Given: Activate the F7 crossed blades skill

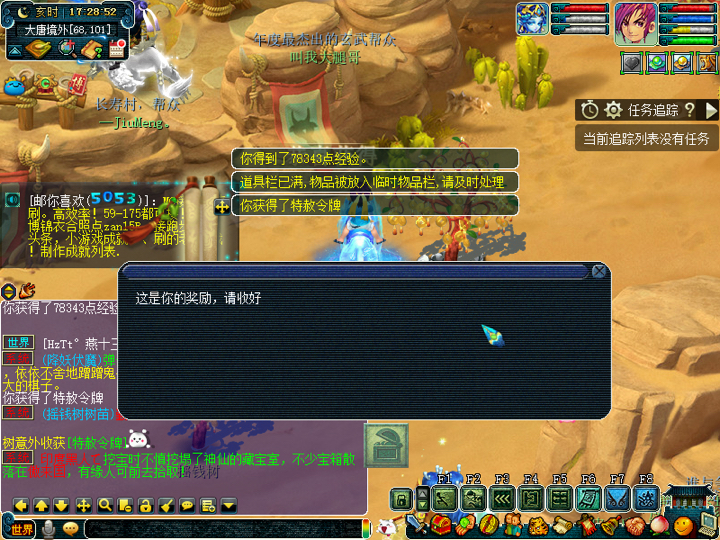Looking at the screenshot, I should (618, 498).
